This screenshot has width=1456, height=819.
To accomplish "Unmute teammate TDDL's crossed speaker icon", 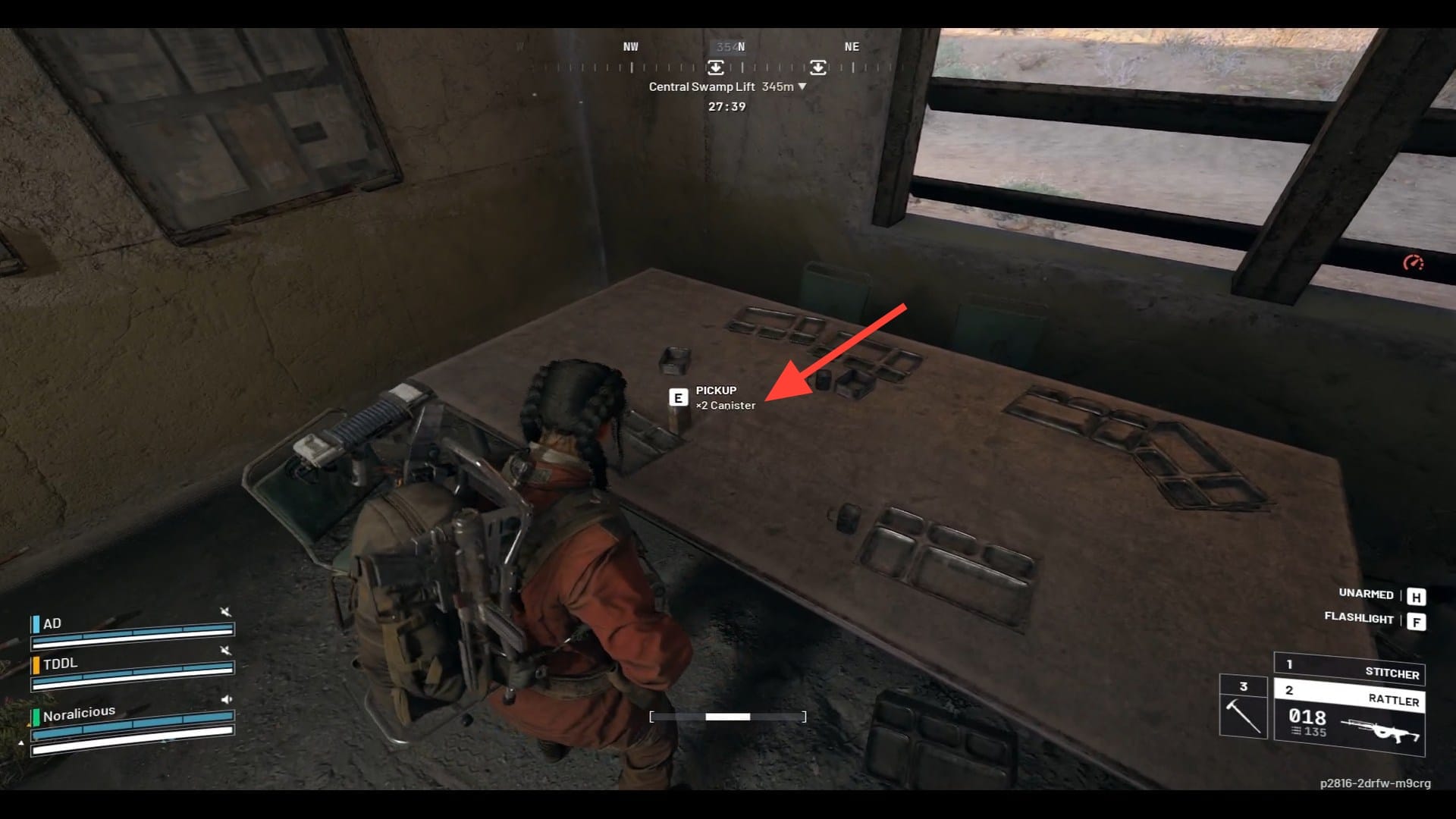I will [225, 651].
